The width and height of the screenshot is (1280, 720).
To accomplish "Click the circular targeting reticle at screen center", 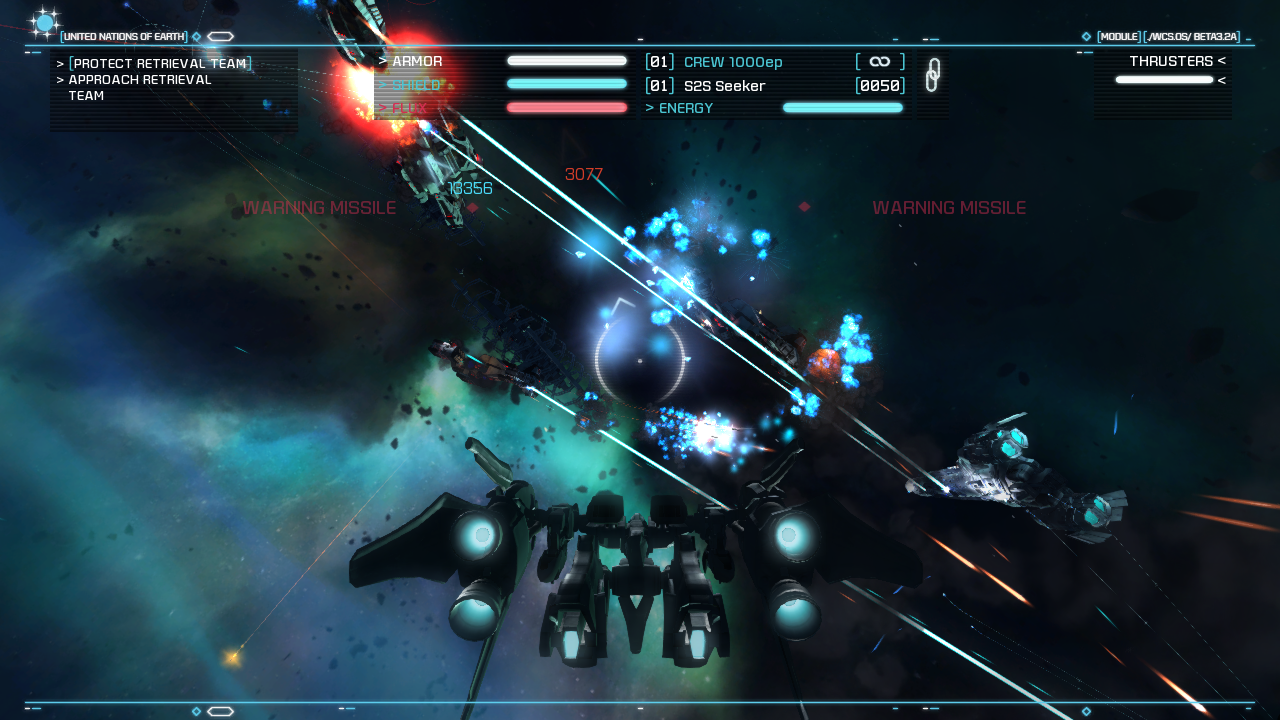I will pos(640,360).
